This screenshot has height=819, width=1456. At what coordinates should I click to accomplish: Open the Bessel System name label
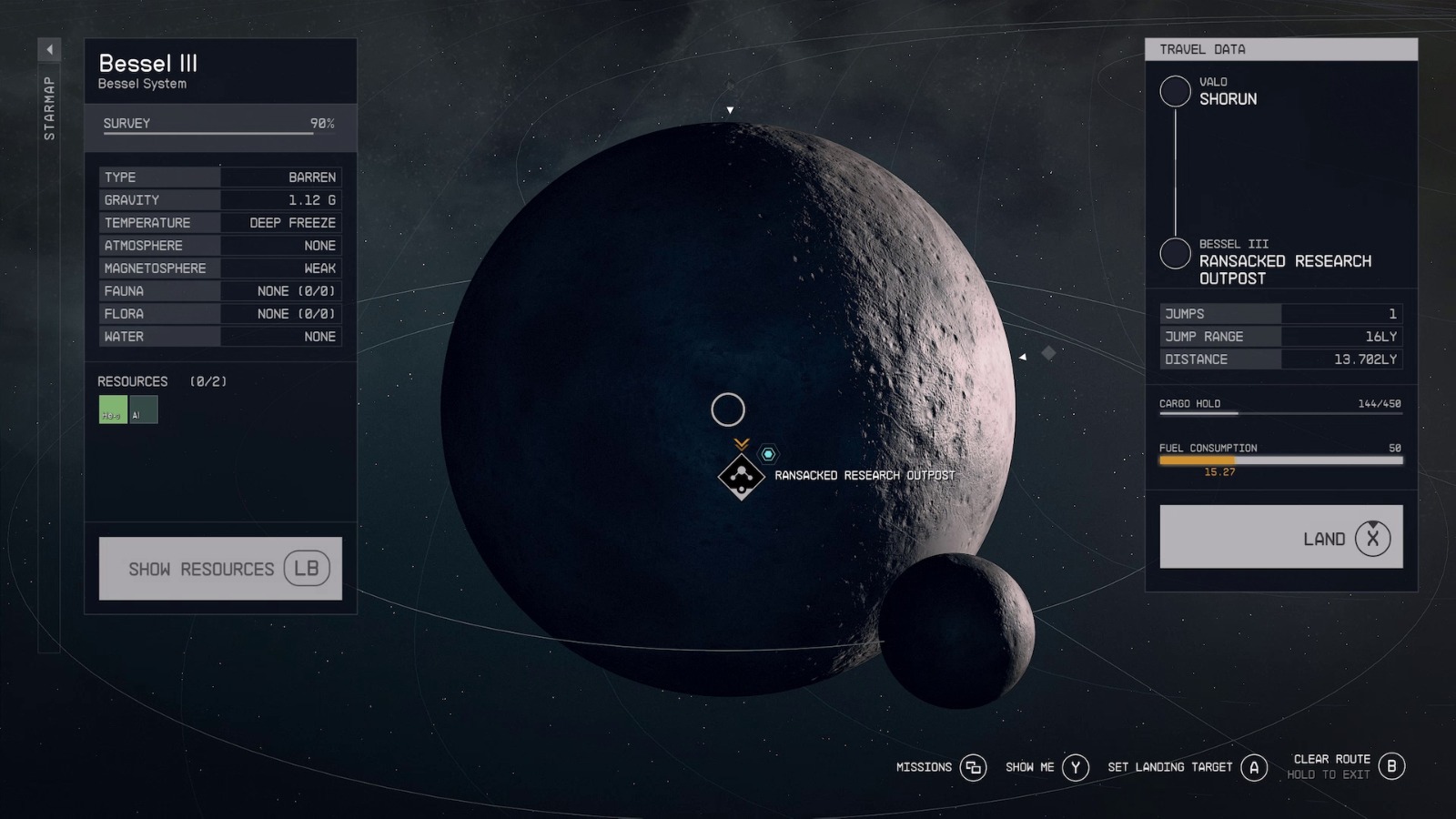[142, 83]
